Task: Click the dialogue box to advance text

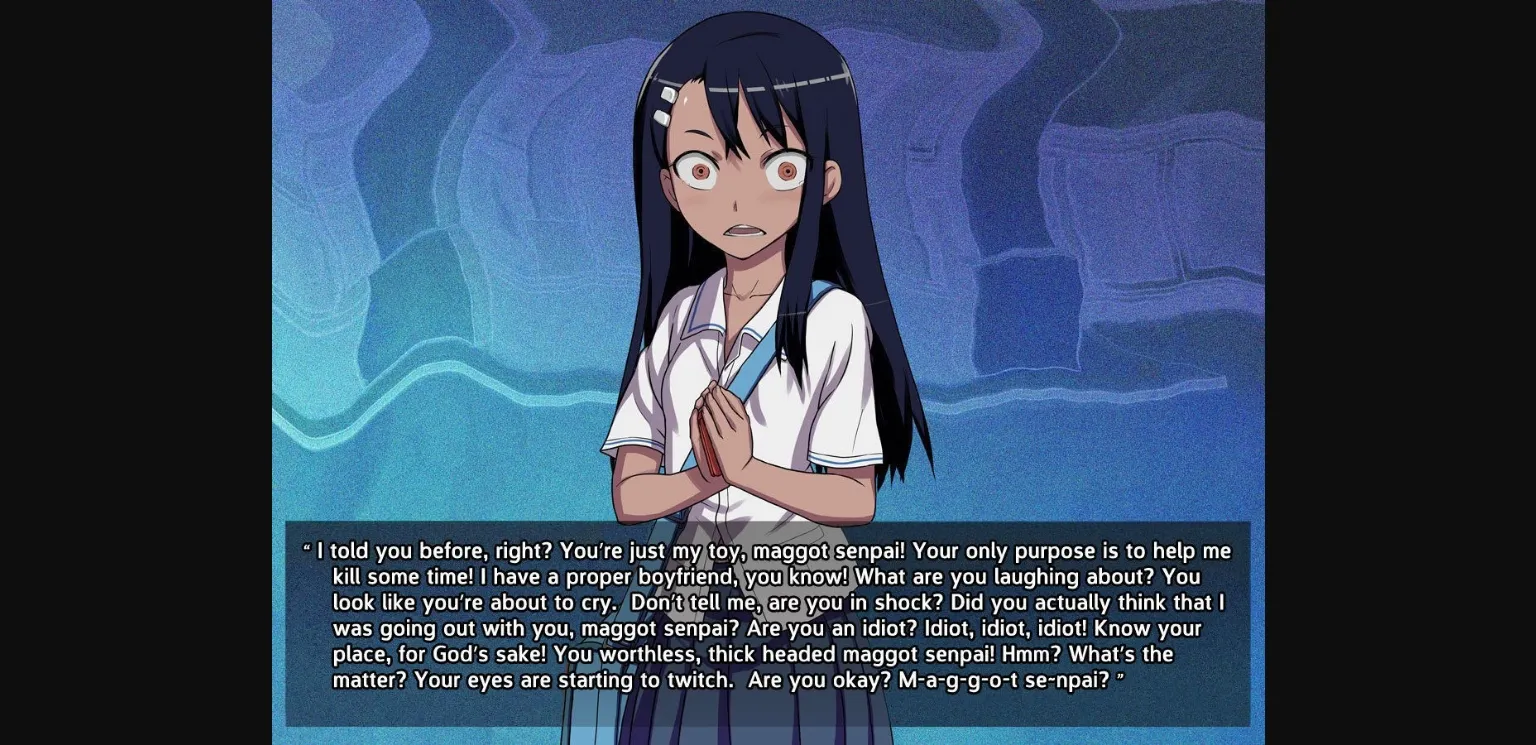Action: [x=768, y=620]
